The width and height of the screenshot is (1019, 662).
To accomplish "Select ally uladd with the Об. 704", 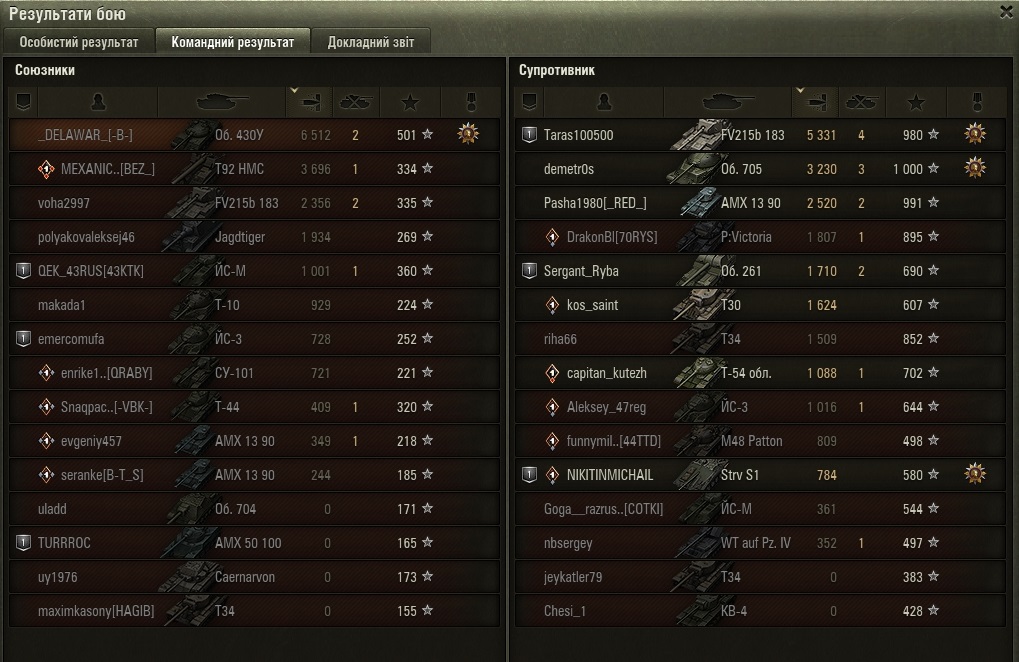I will click(x=52, y=509).
